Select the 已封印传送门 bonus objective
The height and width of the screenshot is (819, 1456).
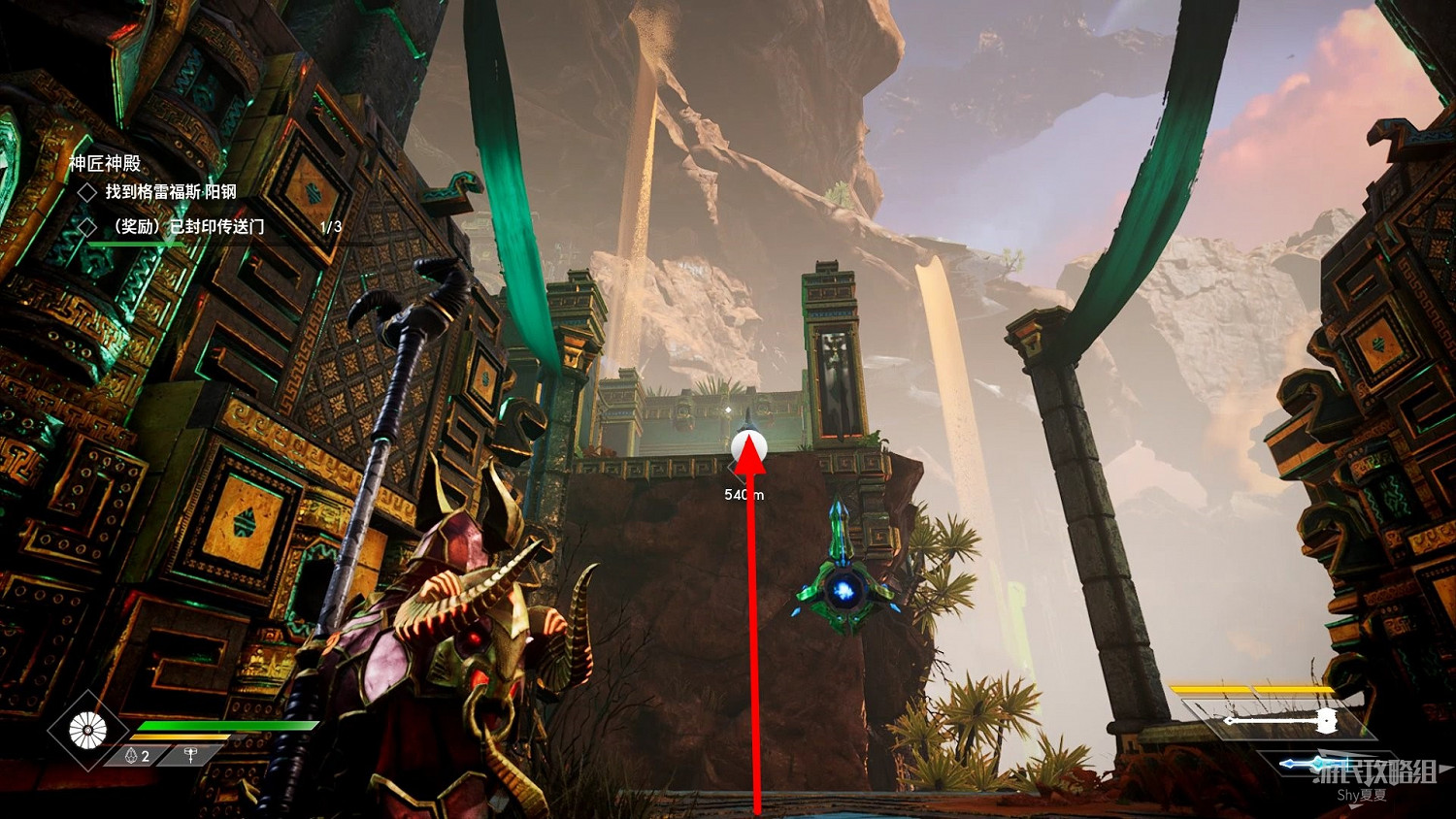(x=188, y=227)
